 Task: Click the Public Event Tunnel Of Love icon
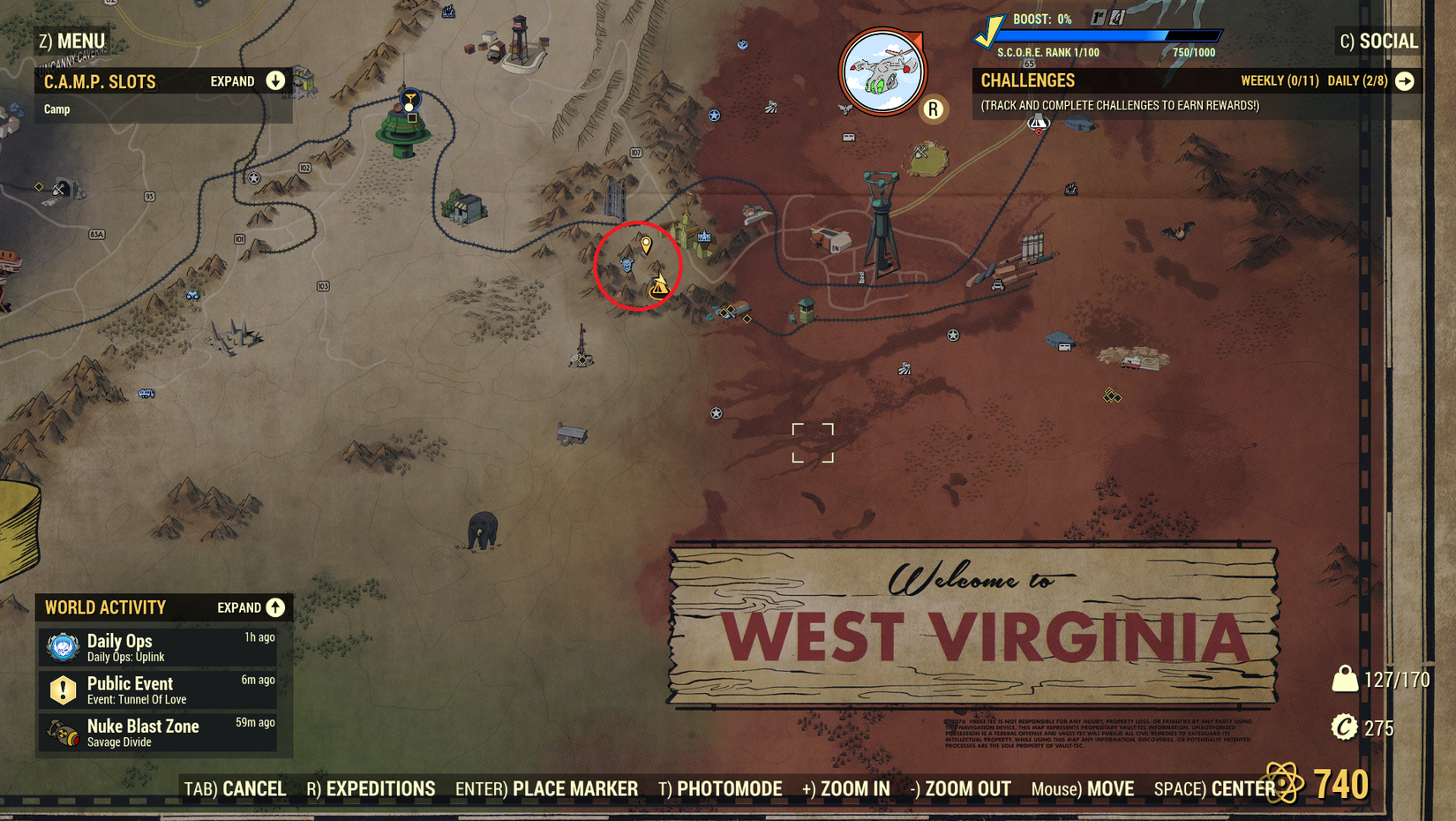[61, 689]
